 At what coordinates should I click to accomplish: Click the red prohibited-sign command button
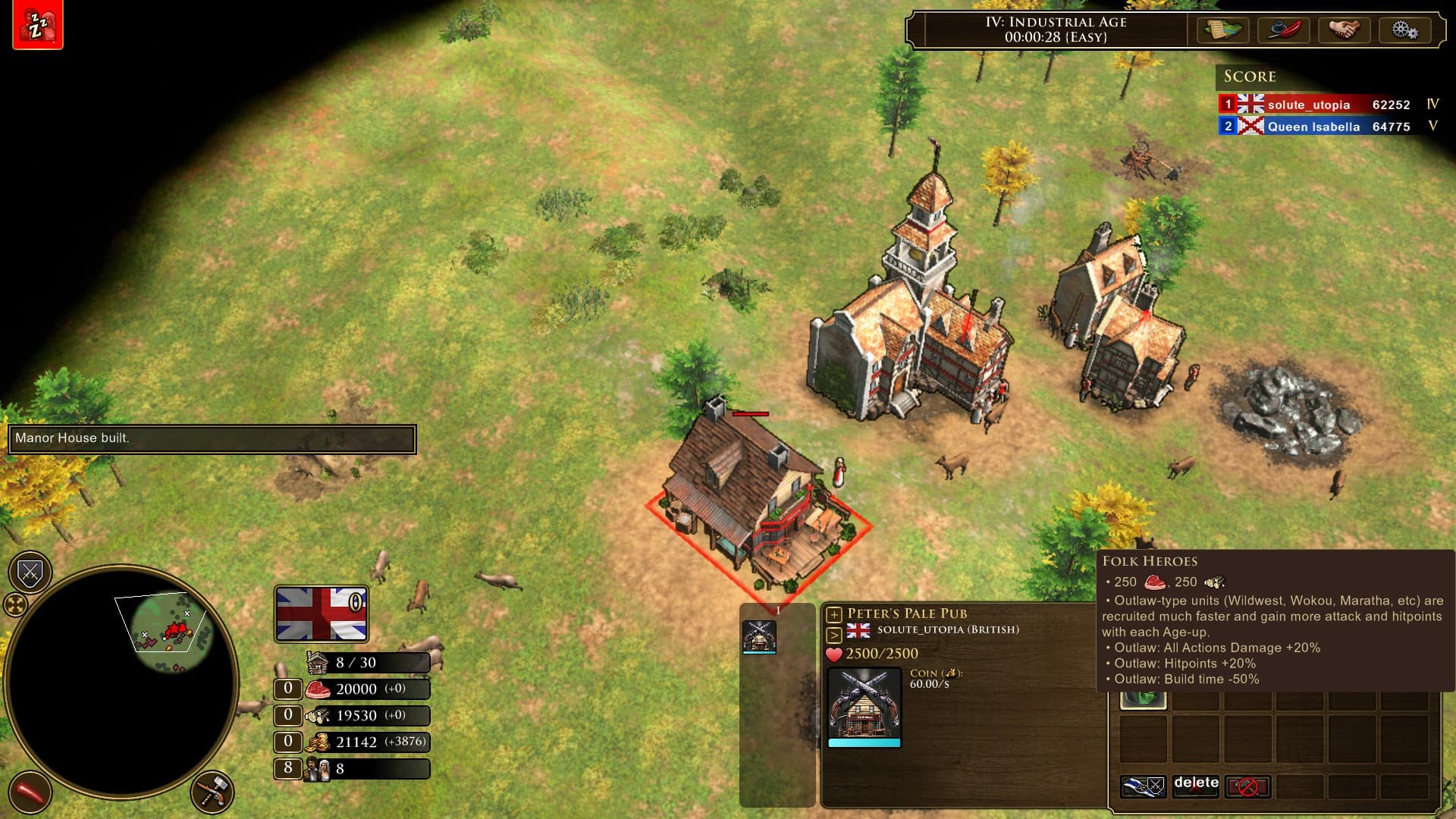[x=1247, y=786]
